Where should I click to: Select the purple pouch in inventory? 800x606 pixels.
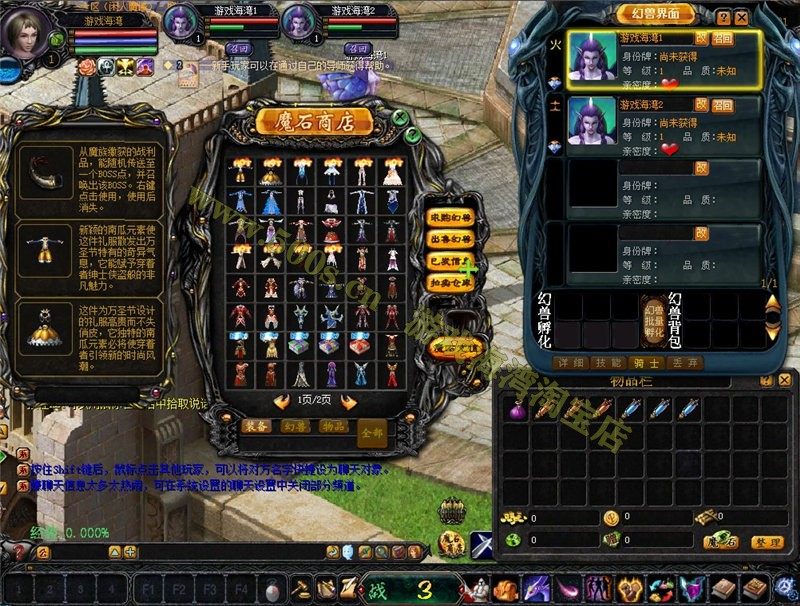click(517, 410)
